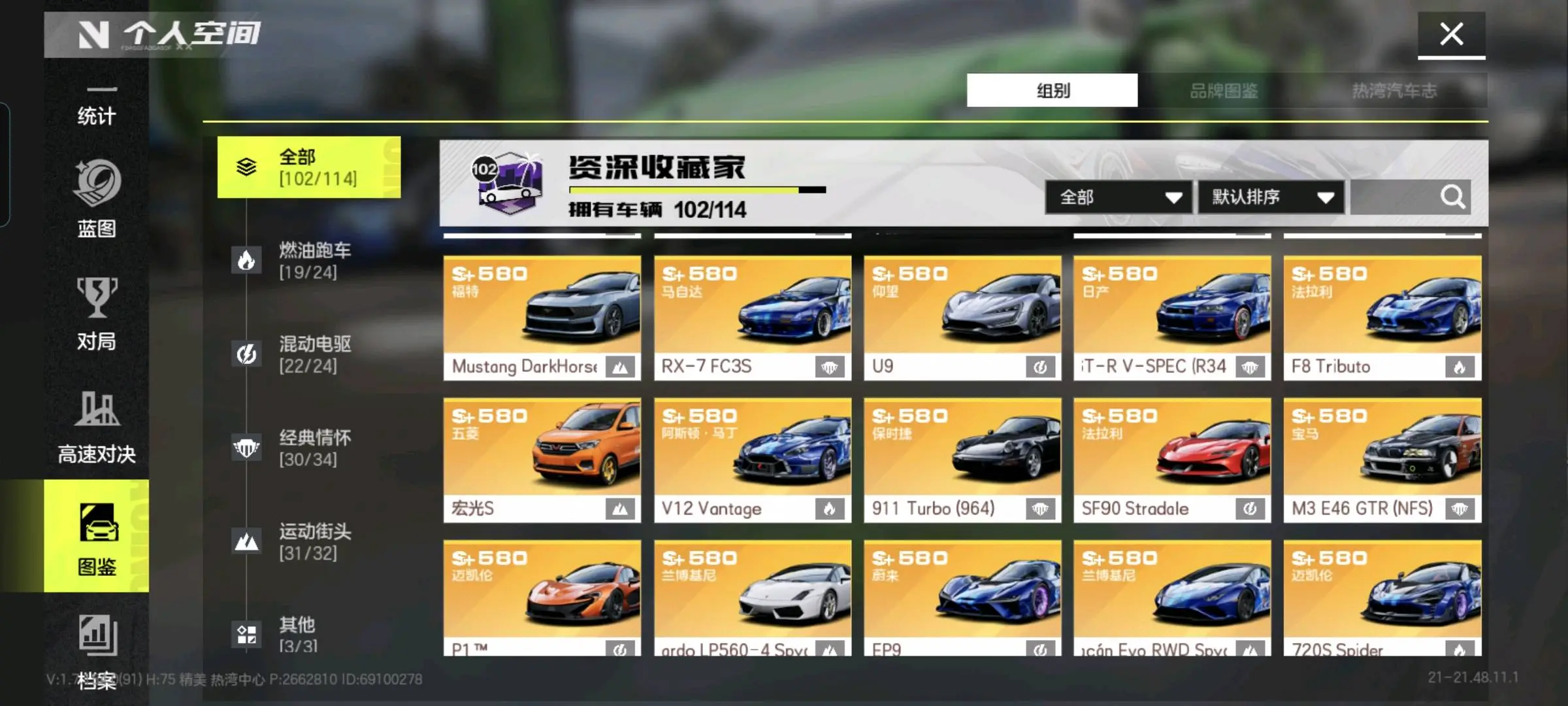This screenshot has height=706, width=1568.
Task: Choose the red SF90 Stradale card
Action: click(1172, 460)
